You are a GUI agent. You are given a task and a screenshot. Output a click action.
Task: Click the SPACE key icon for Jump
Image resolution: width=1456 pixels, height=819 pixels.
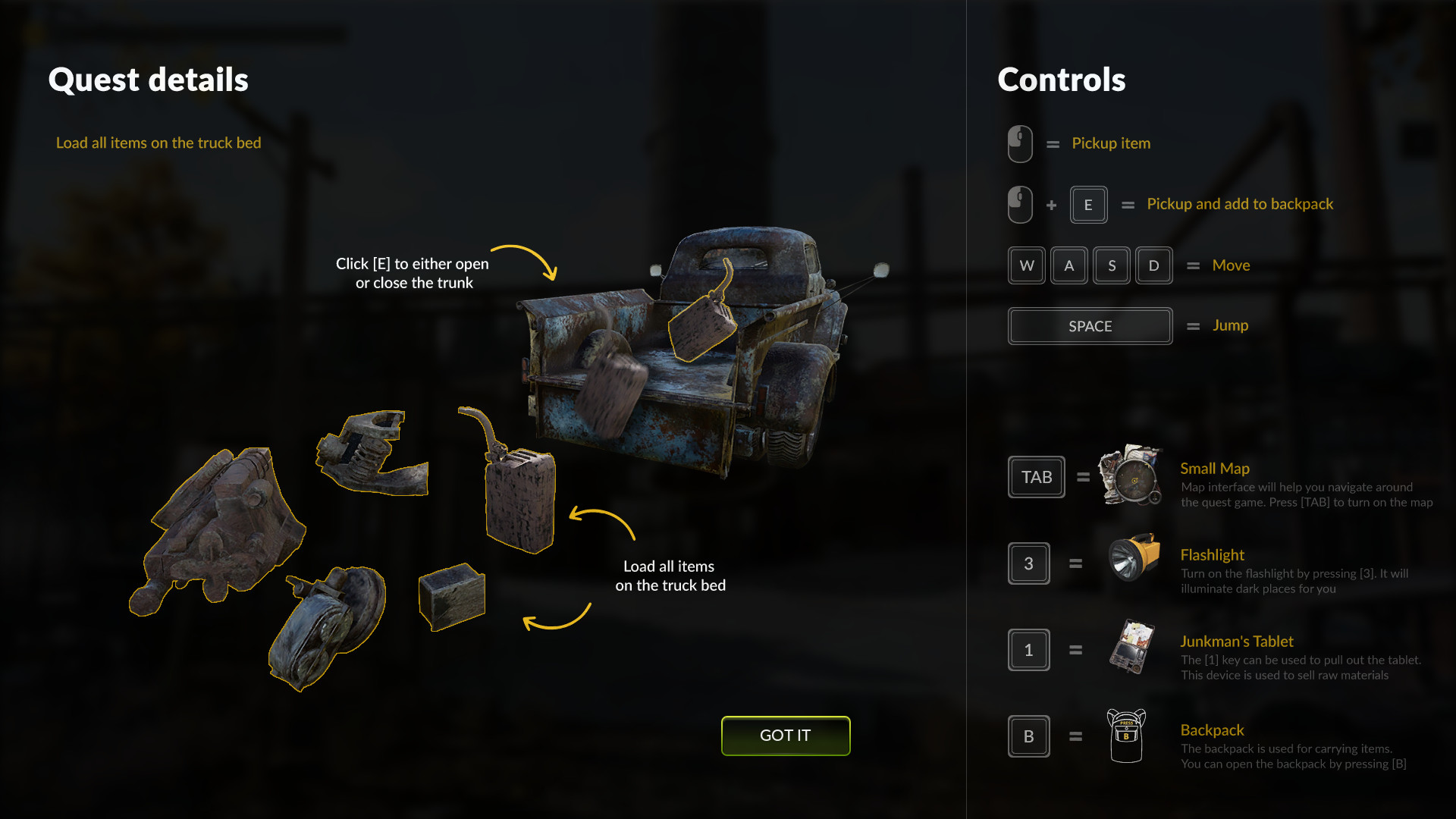1090,326
